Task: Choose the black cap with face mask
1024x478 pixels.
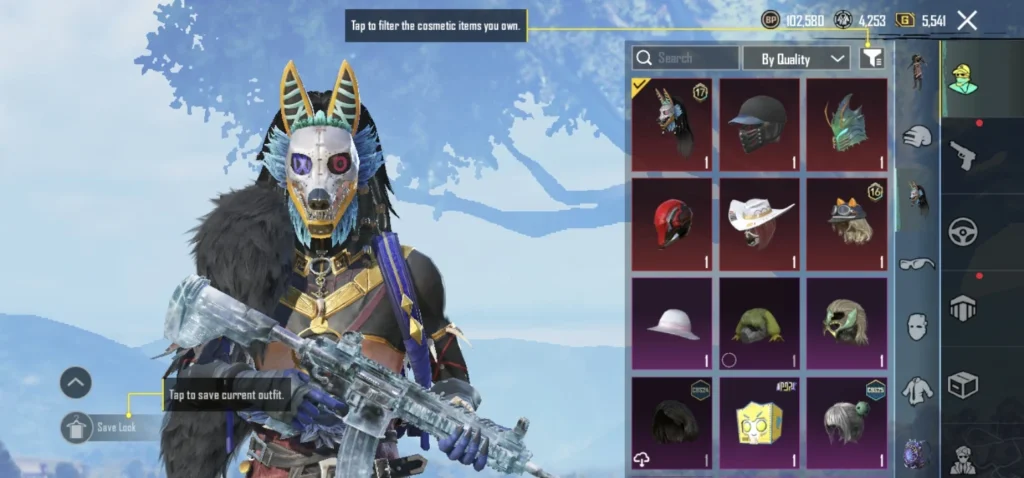Action: coord(759,125)
